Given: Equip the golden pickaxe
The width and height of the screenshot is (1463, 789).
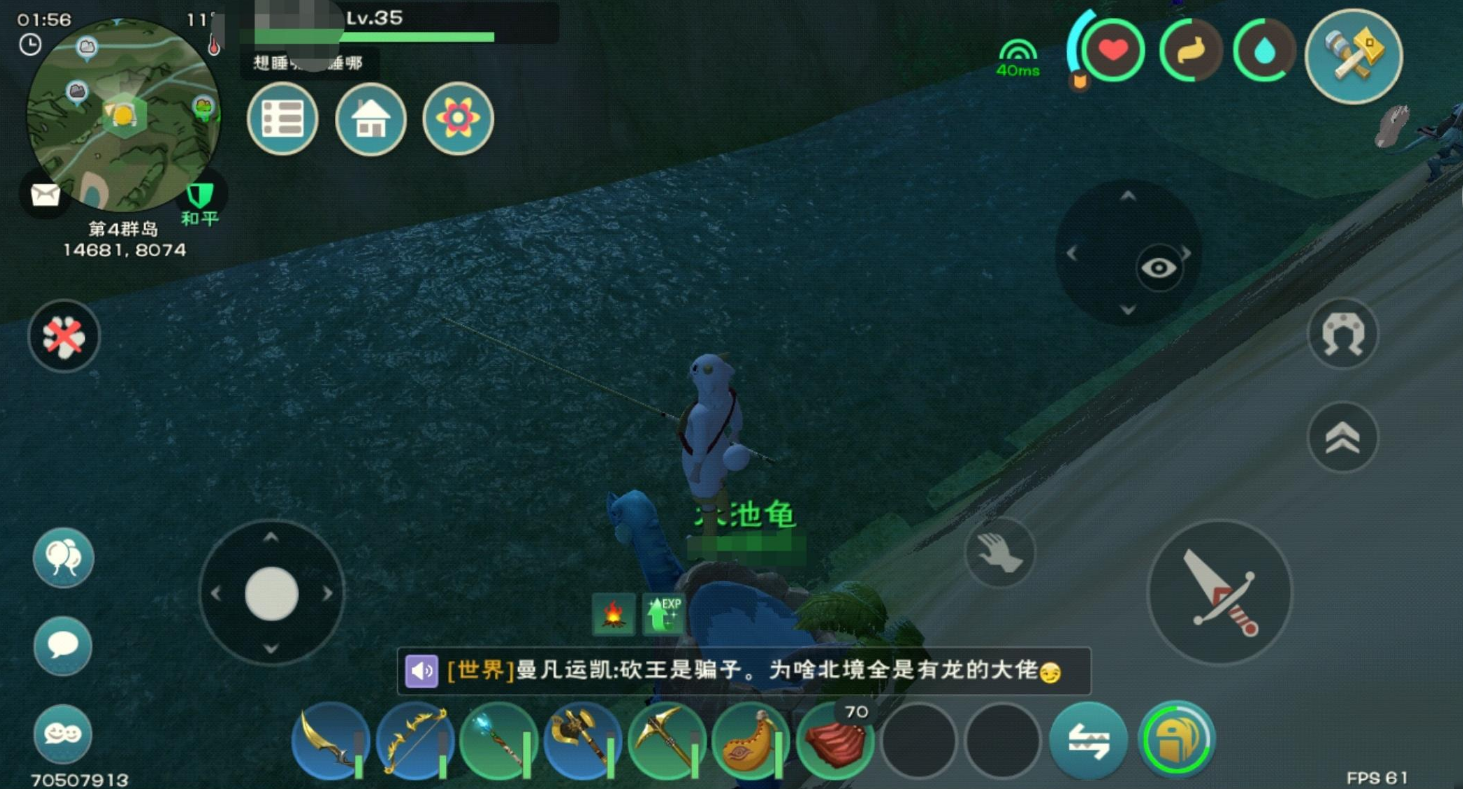Looking at the screenshot, I should 667,741.
